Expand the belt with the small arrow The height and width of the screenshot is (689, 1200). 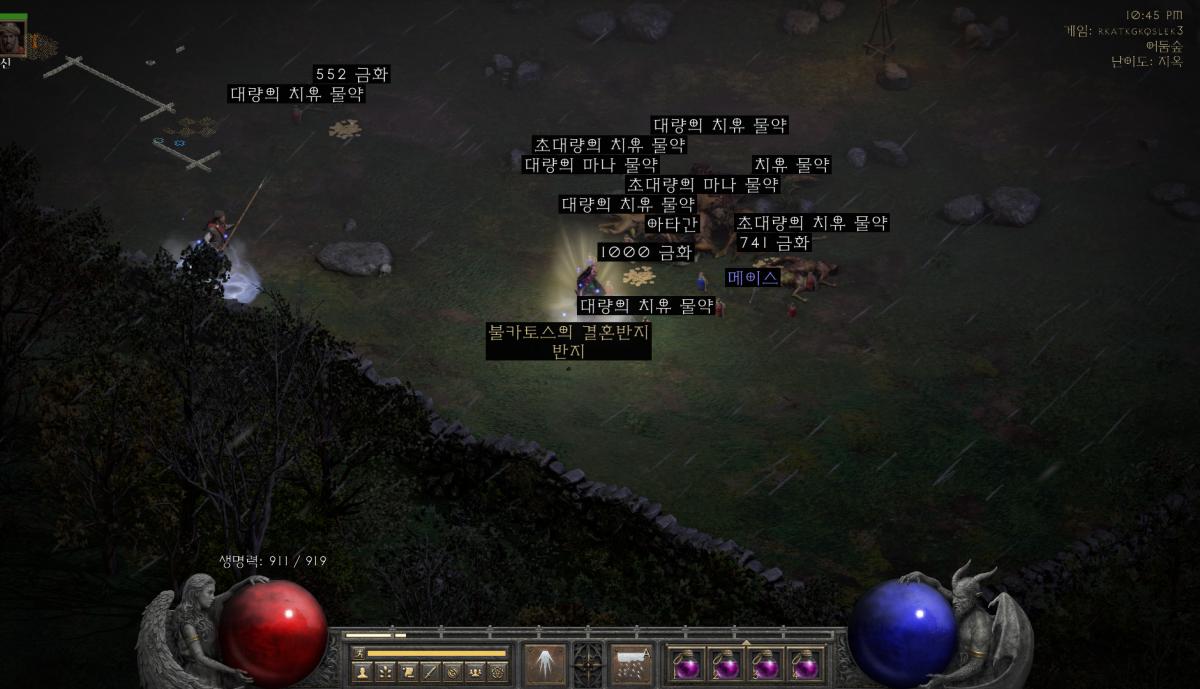[x=745, y=641]
